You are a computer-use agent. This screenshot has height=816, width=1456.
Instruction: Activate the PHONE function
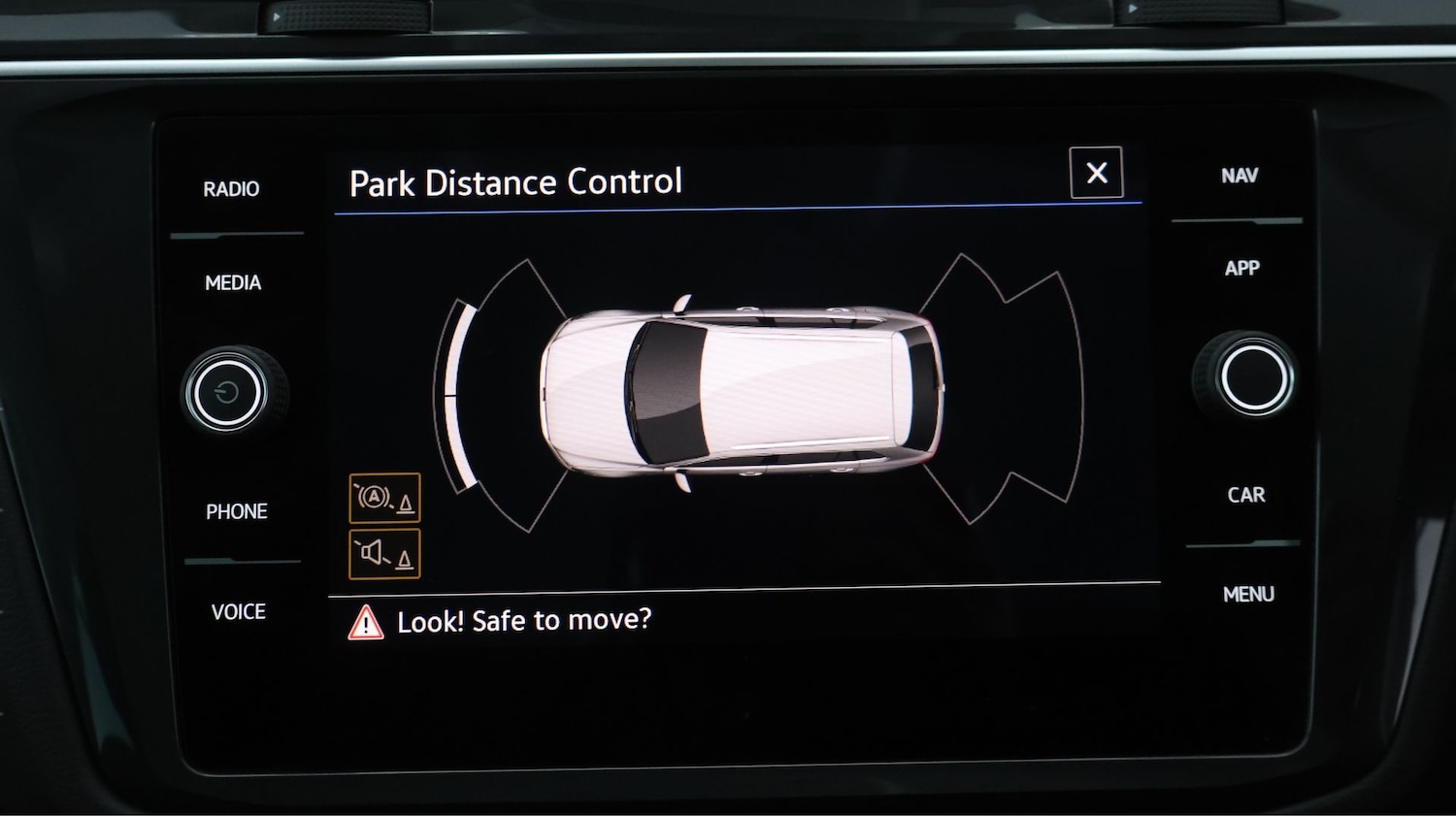(x=236, y=511)
